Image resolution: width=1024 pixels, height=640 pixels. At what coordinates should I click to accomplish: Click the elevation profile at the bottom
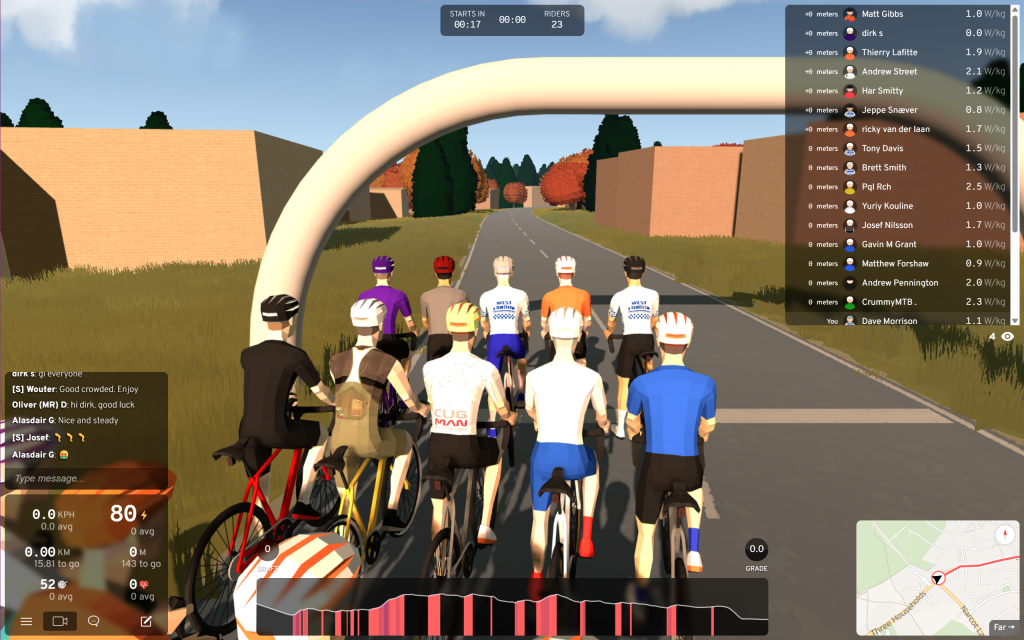point(511,607)
